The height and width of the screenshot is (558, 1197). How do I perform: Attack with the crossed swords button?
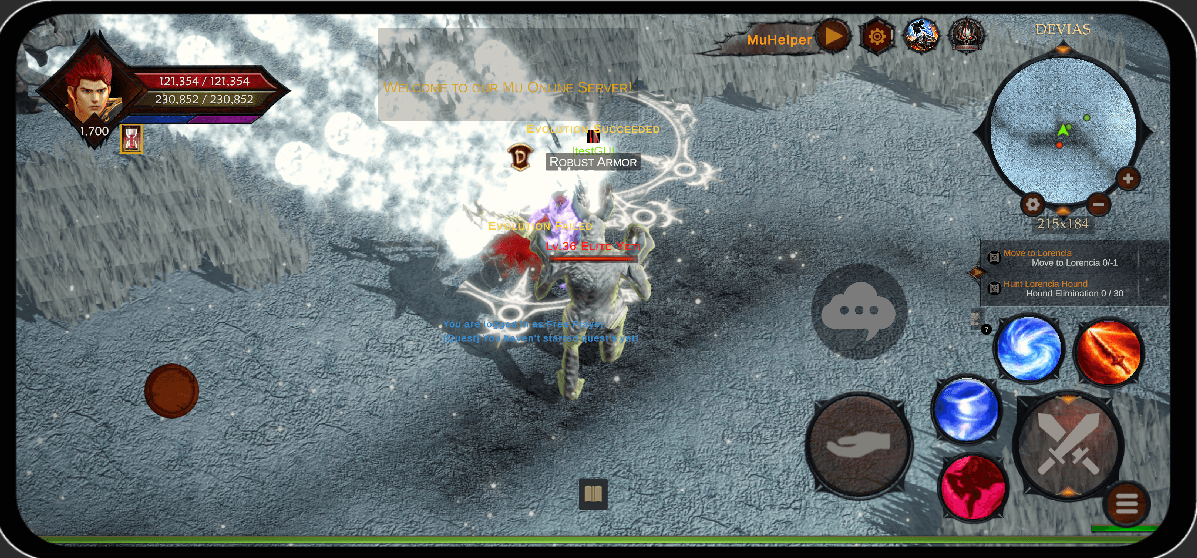click(x=1068, y=444)
